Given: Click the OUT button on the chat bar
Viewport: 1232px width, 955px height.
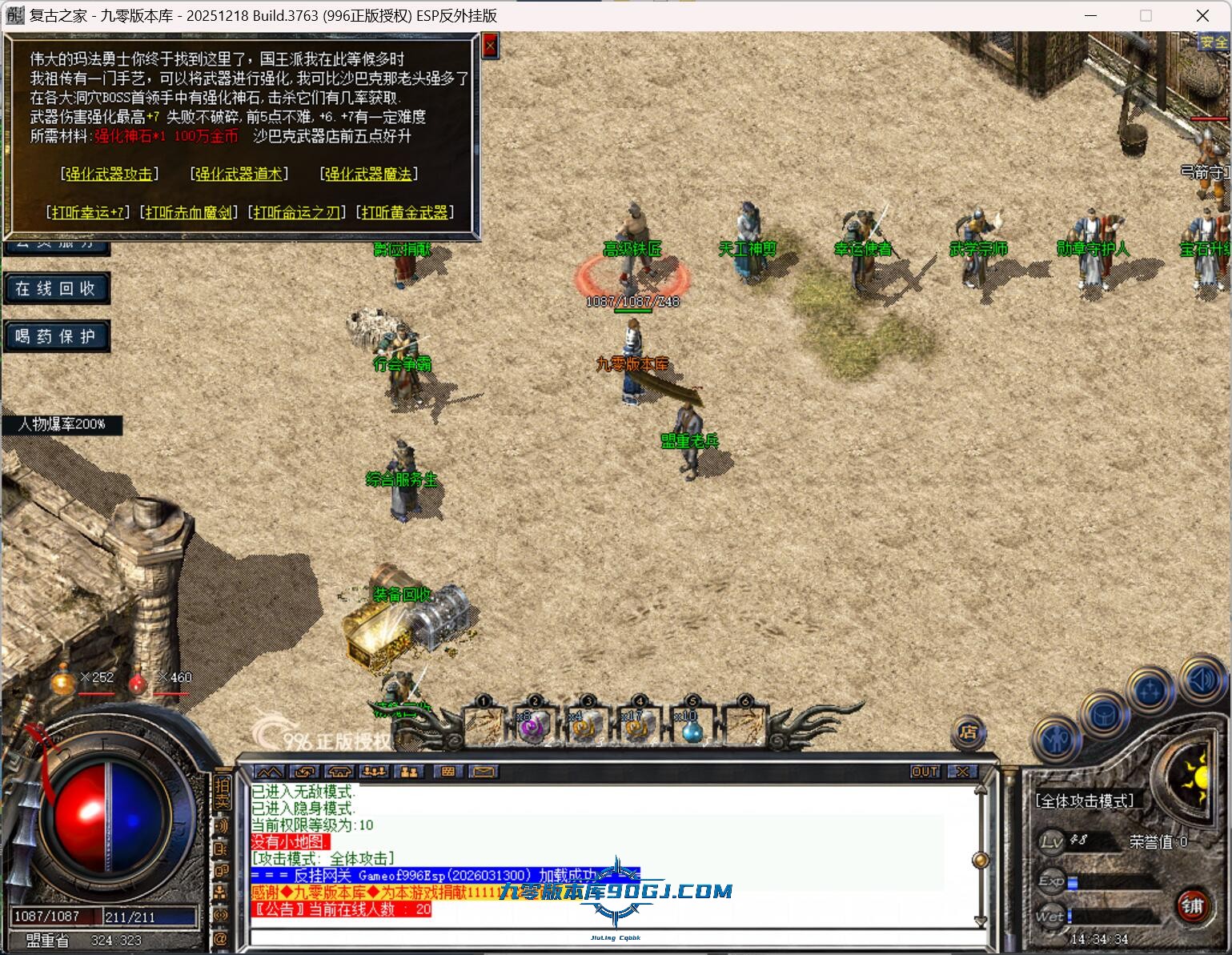Looking at the screenshot, I should point(925,772).
